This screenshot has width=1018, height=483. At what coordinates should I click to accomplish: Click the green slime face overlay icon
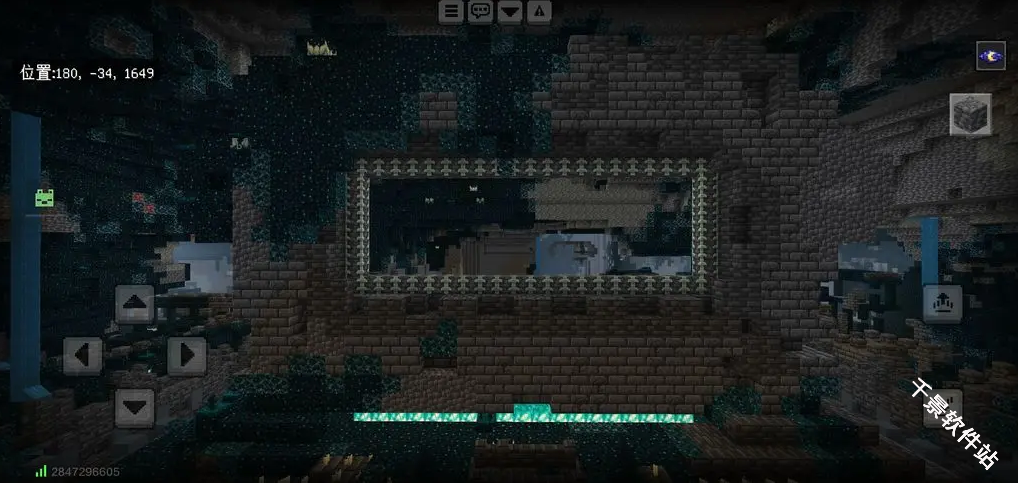pyautogui.click(x=45, y=198)
